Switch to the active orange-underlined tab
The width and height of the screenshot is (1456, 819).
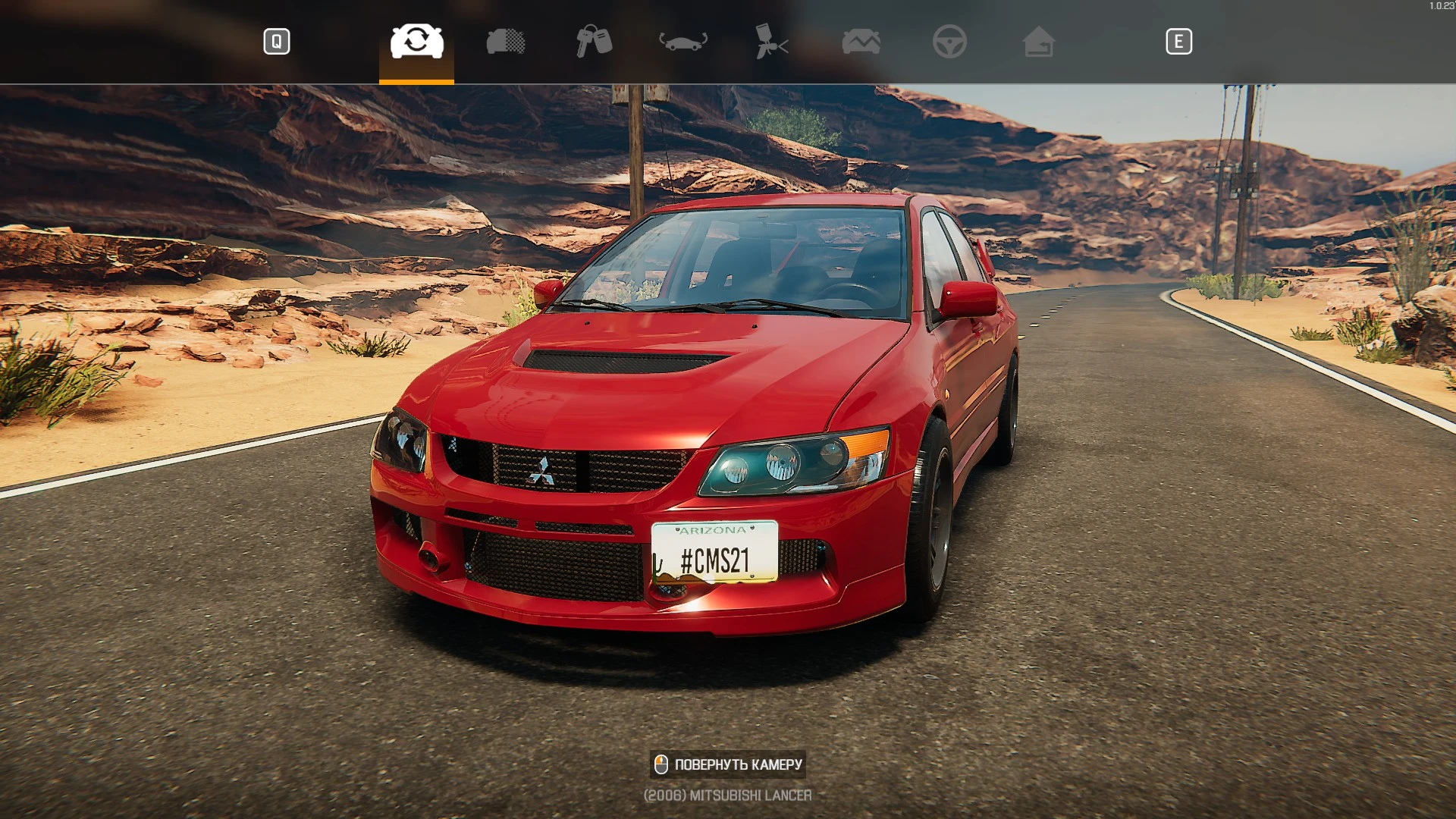point(415,42)
